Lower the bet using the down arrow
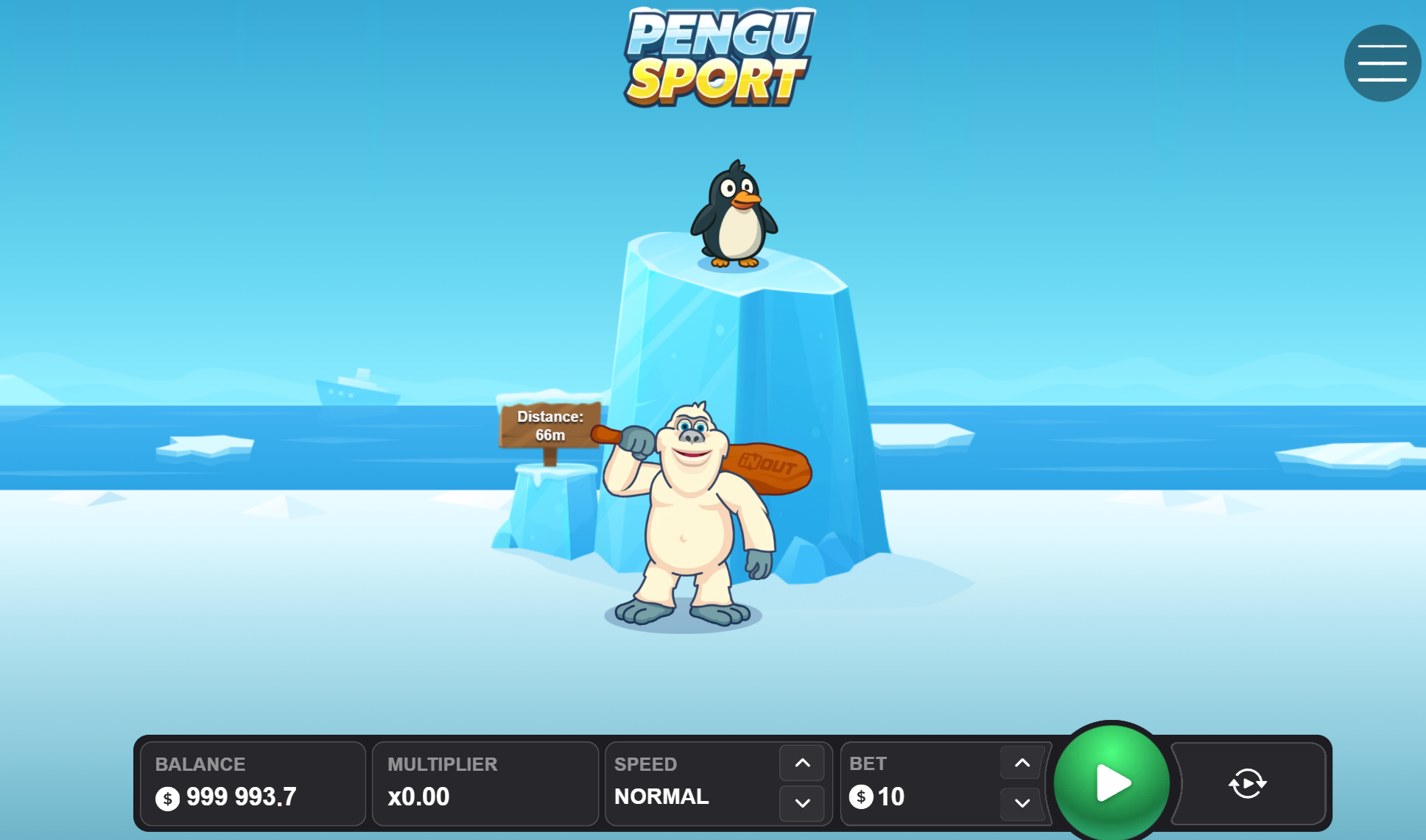Screen dimensions: 1426x840 click(1021, 804)
